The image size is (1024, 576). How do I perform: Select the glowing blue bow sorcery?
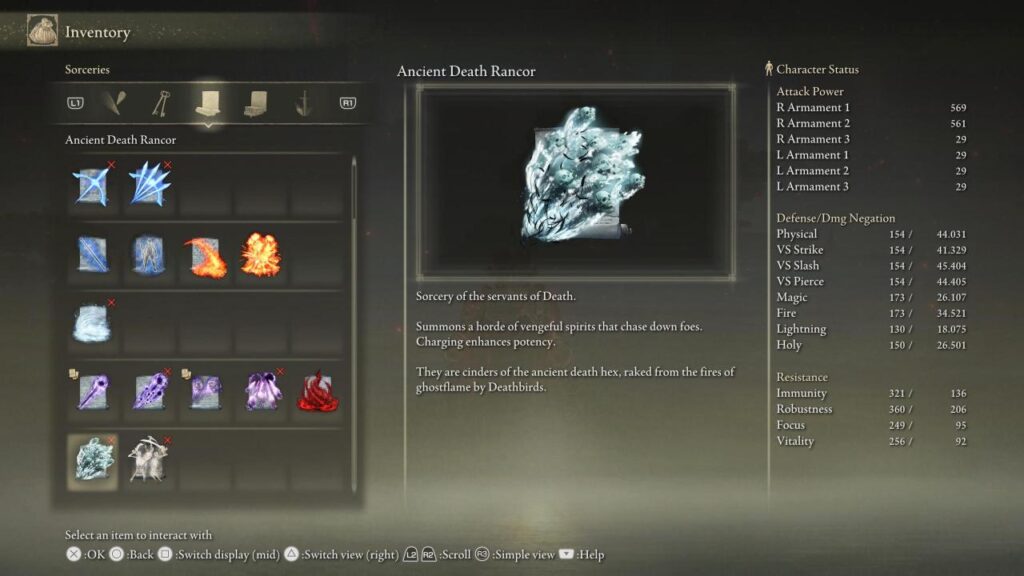93,186
